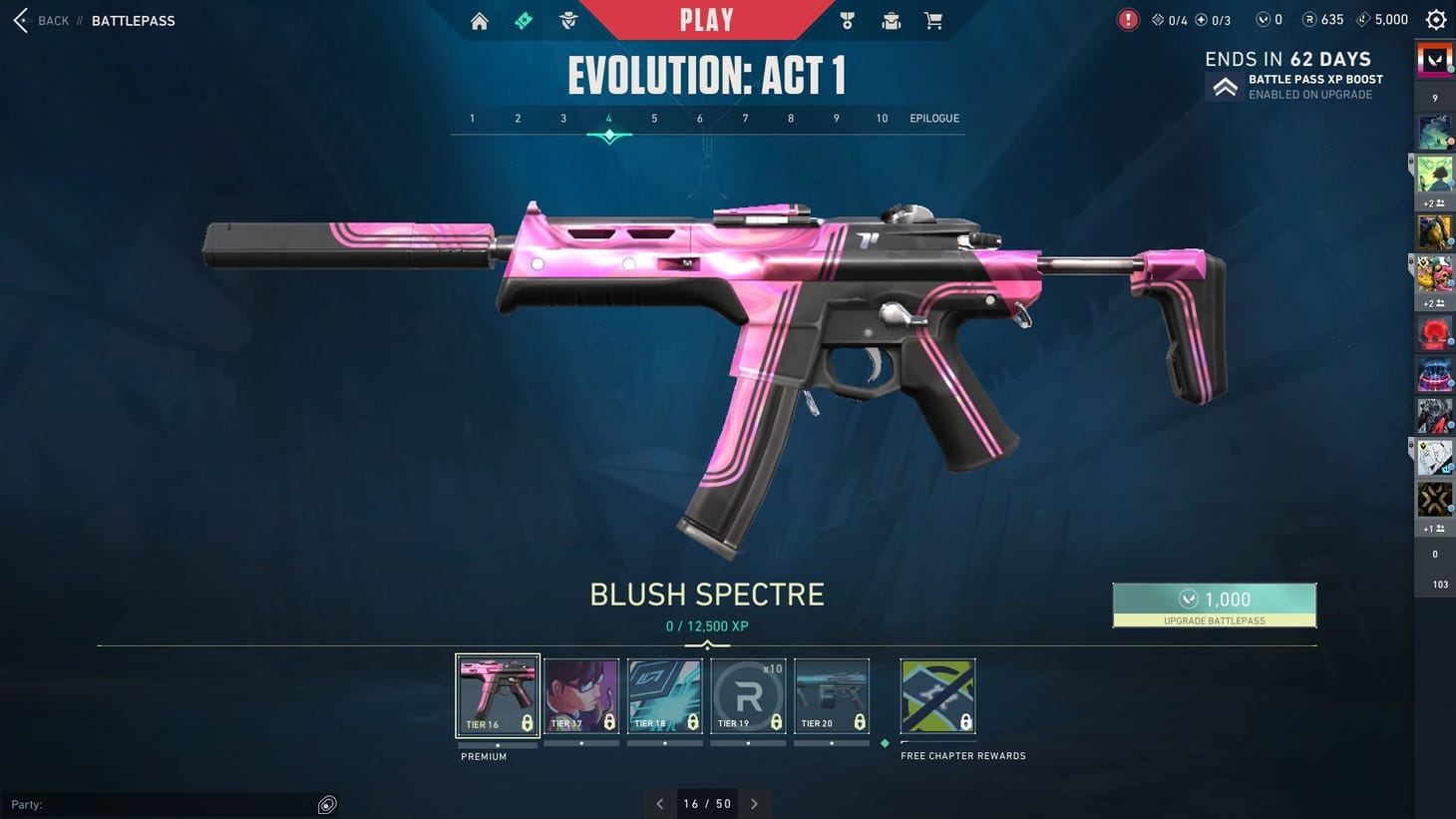Select the free chapter reward card
This screenshot has height=819, width=1456.
click(x=936, y=695)
